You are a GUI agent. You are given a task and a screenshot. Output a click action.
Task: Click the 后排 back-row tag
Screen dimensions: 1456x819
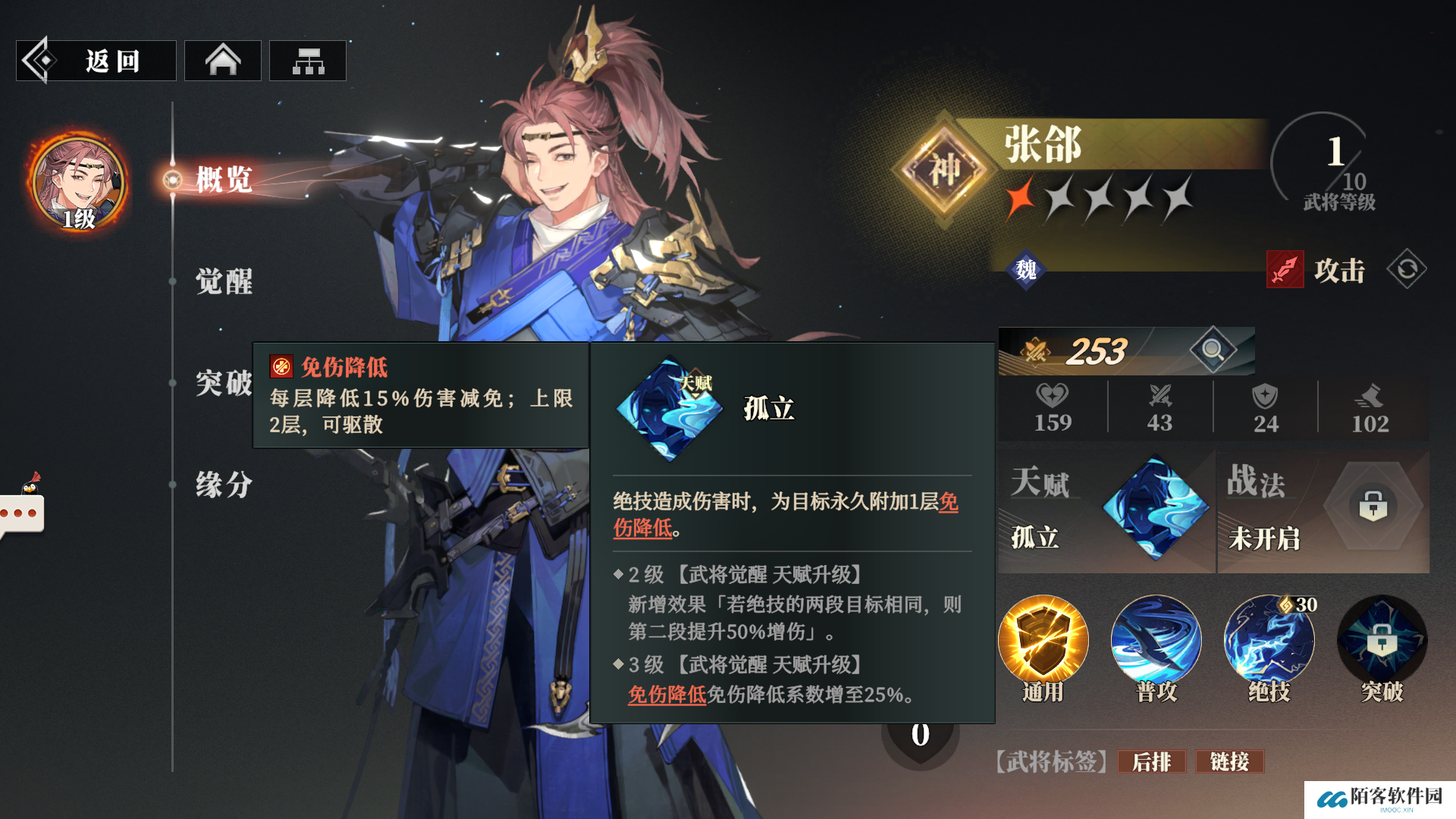tap(1151, 761)
